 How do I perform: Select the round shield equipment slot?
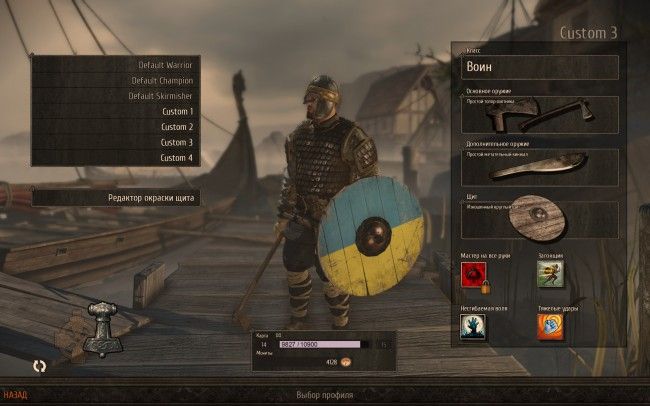pos(540,219)
